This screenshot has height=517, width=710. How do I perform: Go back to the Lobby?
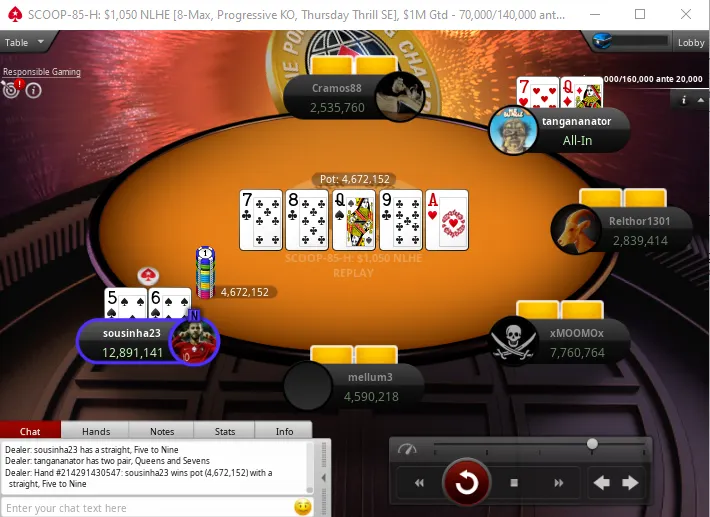tap(691, 43)
